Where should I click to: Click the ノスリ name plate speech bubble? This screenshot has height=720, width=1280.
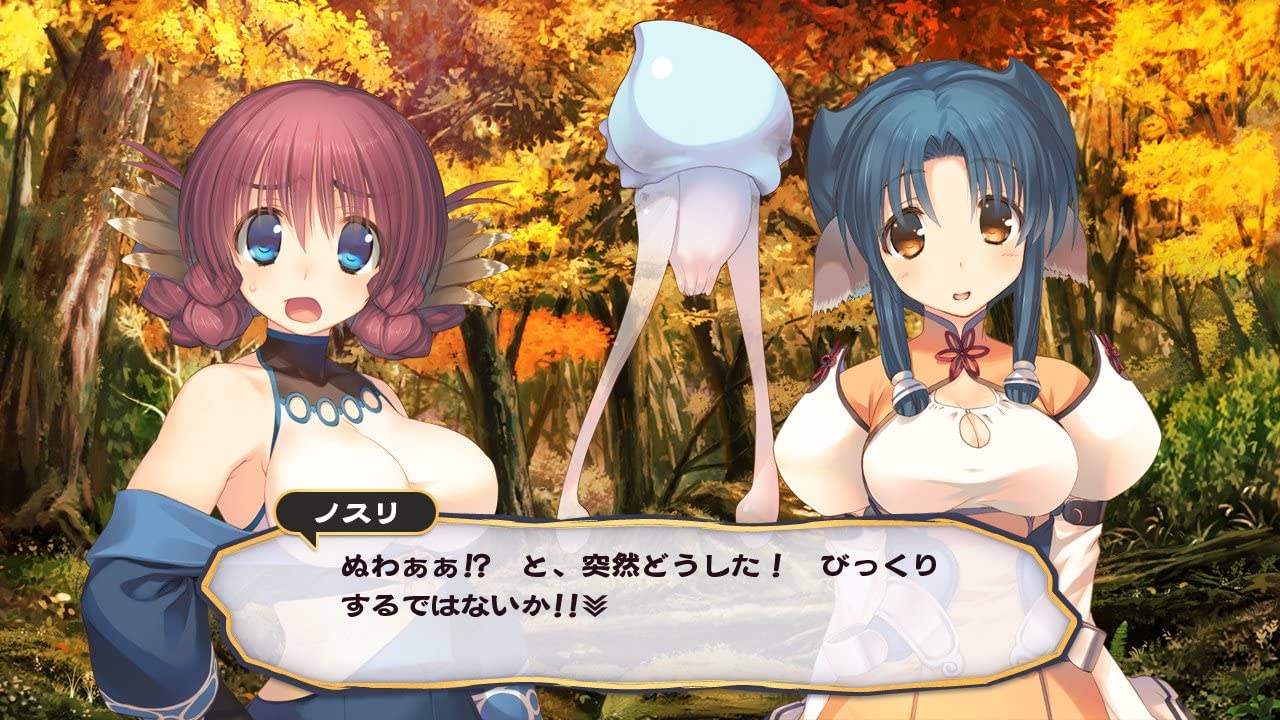[x=355, y=510]
